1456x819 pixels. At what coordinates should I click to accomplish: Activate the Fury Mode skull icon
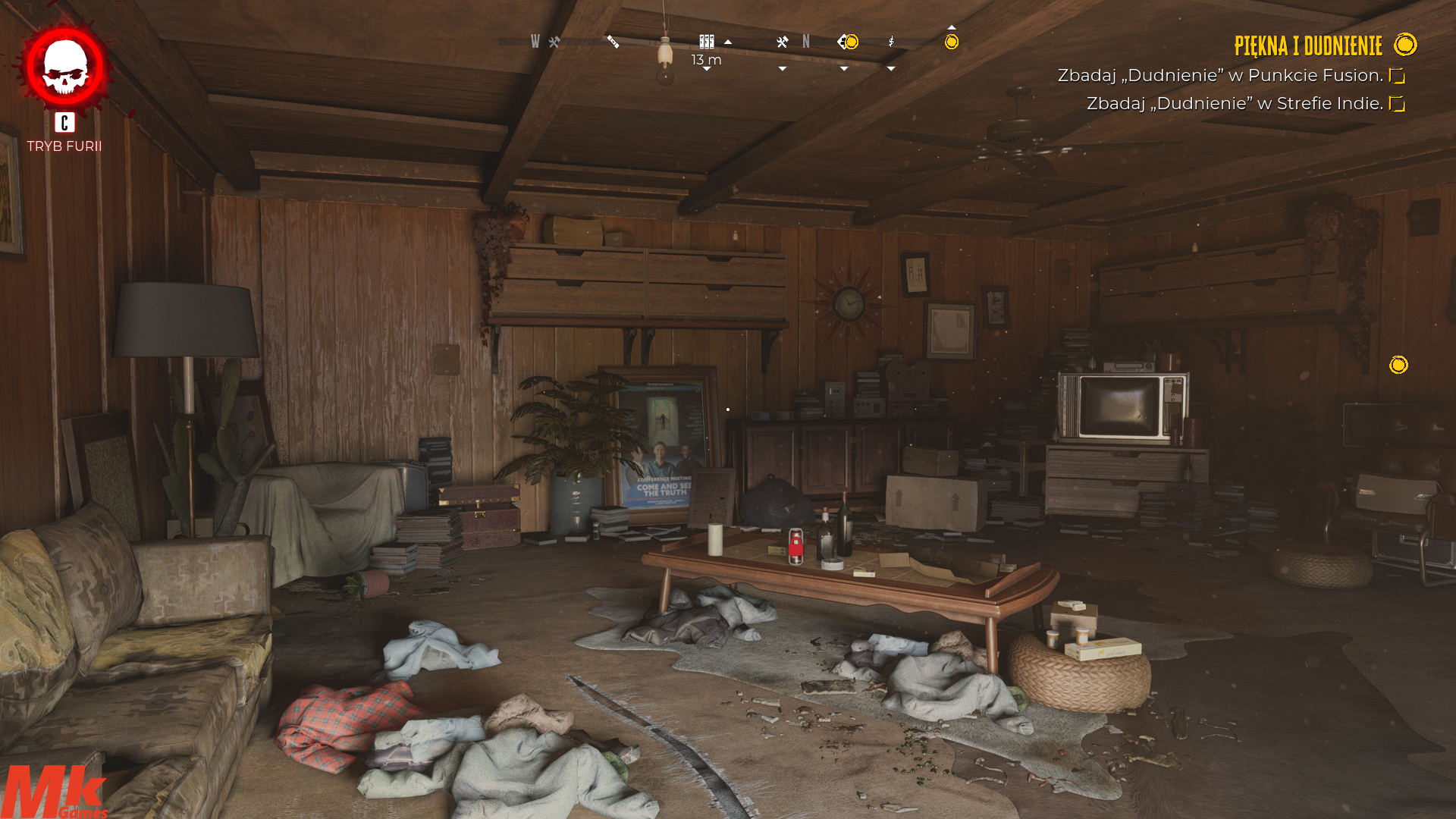[65, 67]
